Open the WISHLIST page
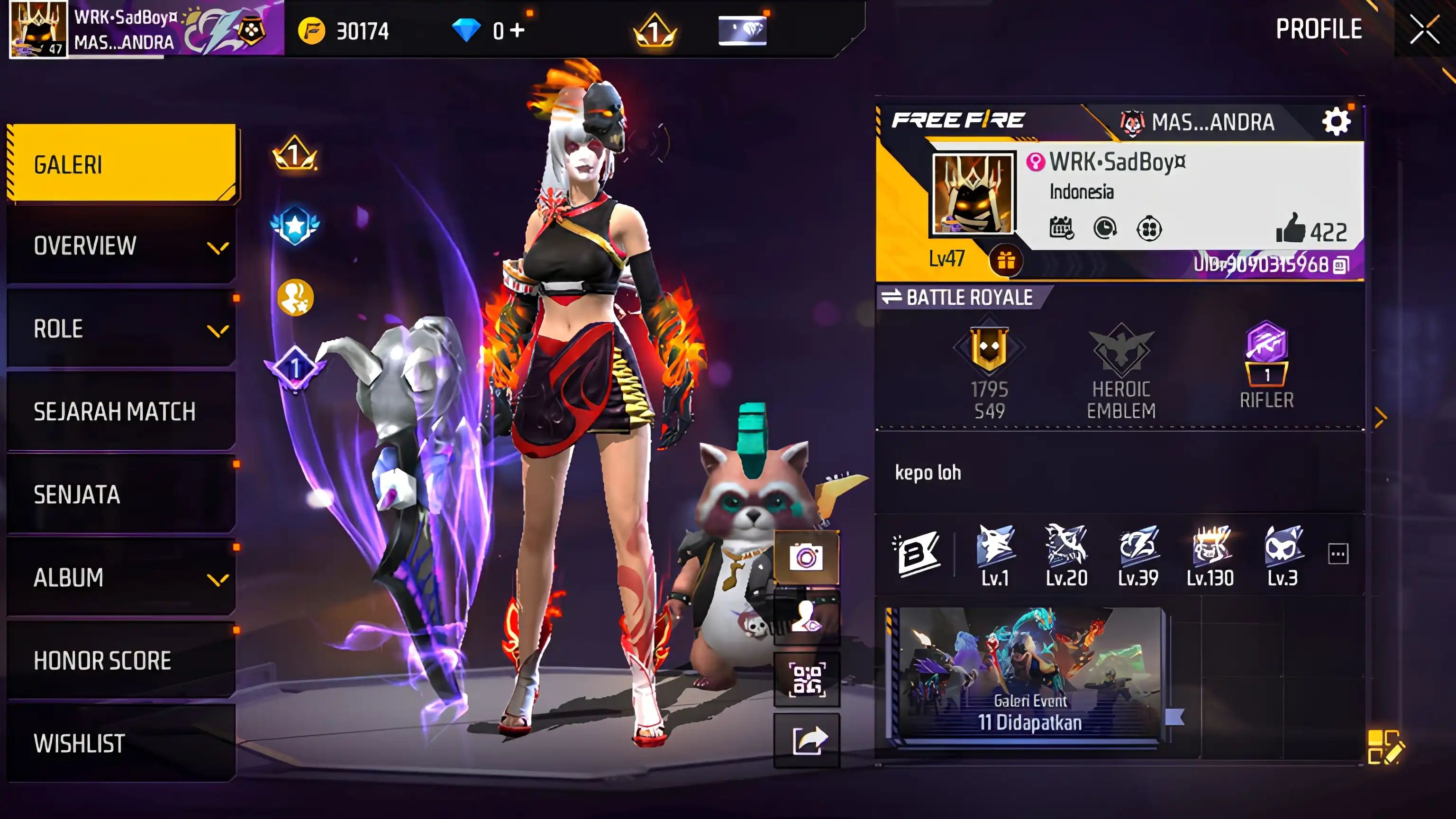Viewport: 1456px width, 819px height. [121, 743]
